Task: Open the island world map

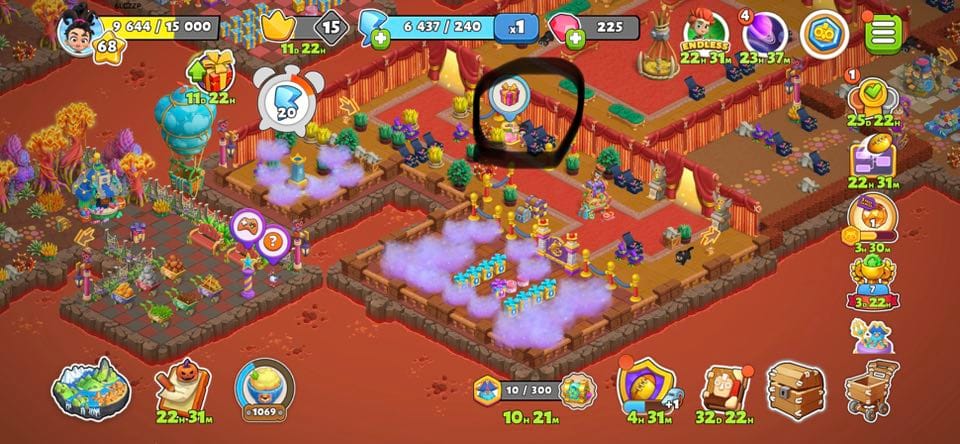Action: (x=91, y=388)
